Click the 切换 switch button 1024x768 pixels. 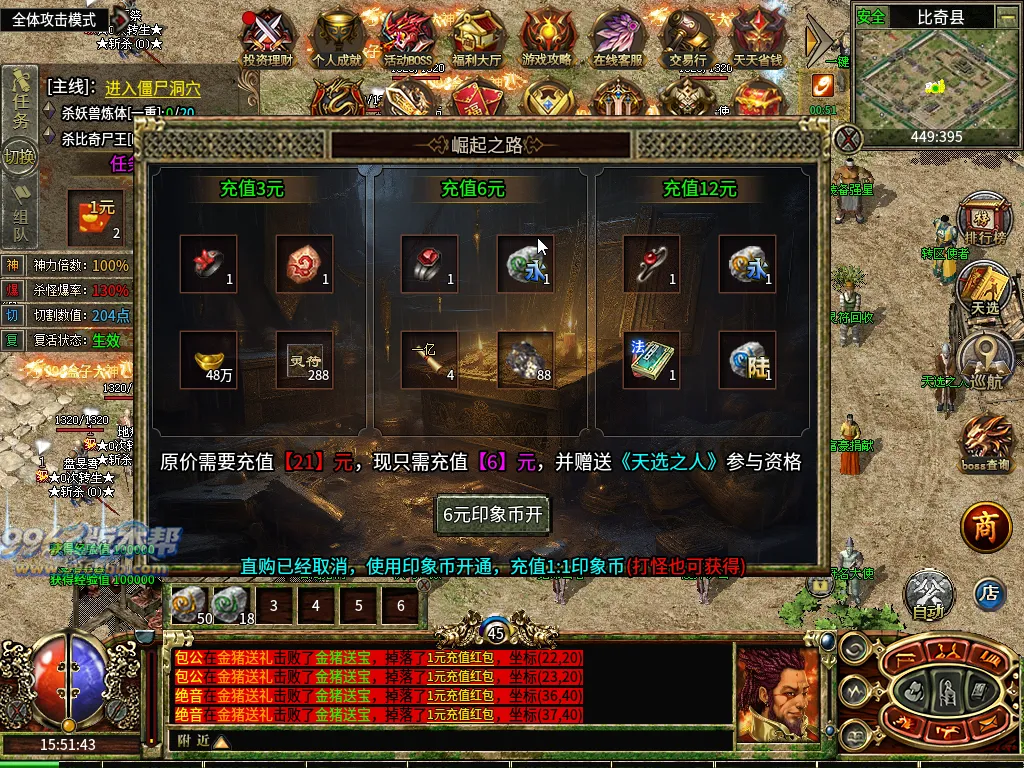(x=19, y=157)
